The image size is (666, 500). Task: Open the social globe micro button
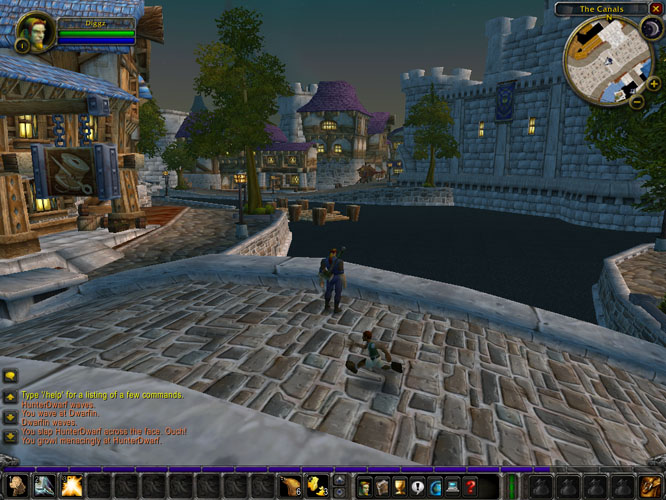(436, 486)
